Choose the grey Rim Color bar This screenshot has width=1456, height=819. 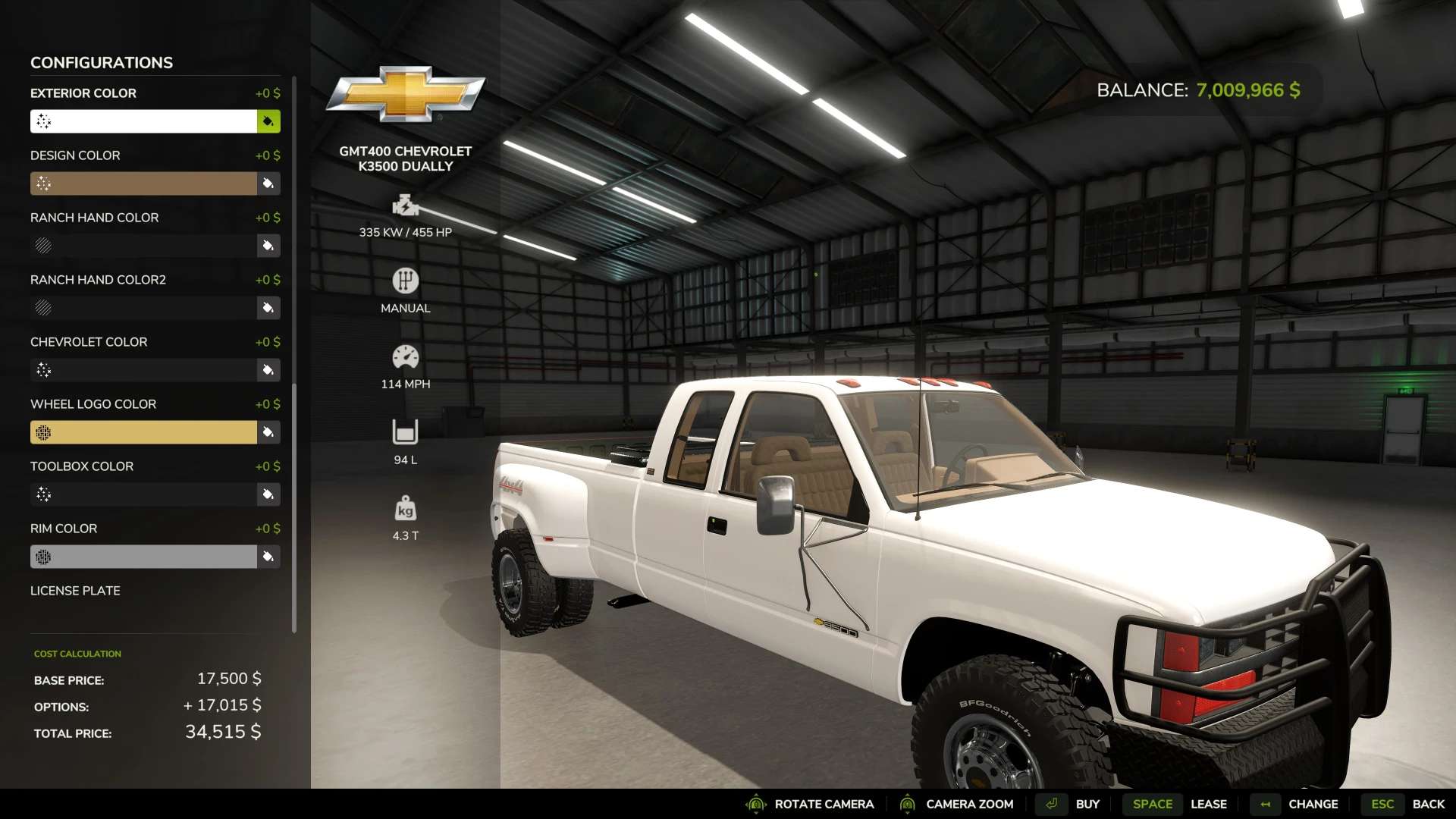143,557
